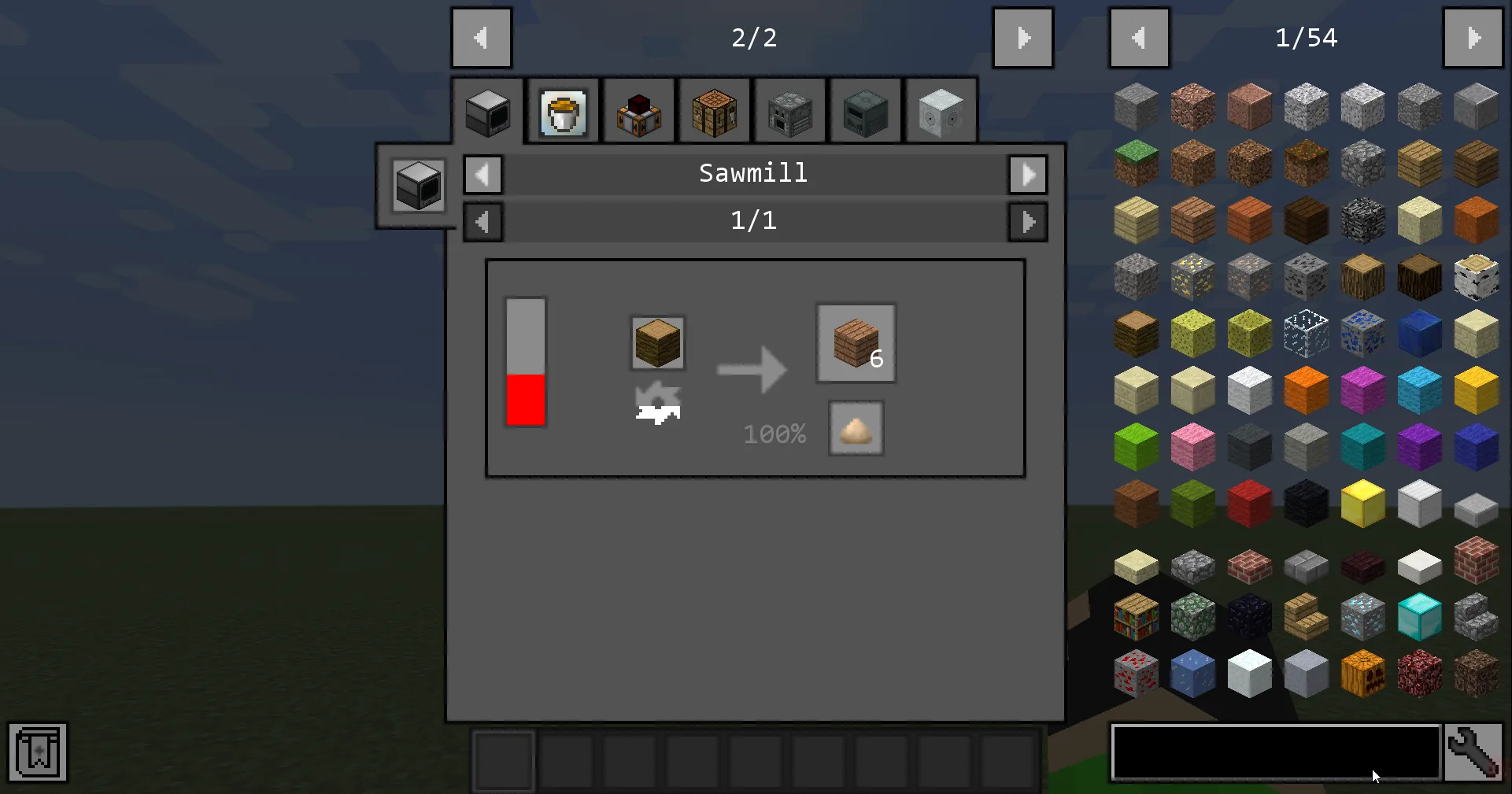The width and height of the screenshot is (1512, 794).
Task: Click the search field at the bottom right
Action: [1275, 753]
